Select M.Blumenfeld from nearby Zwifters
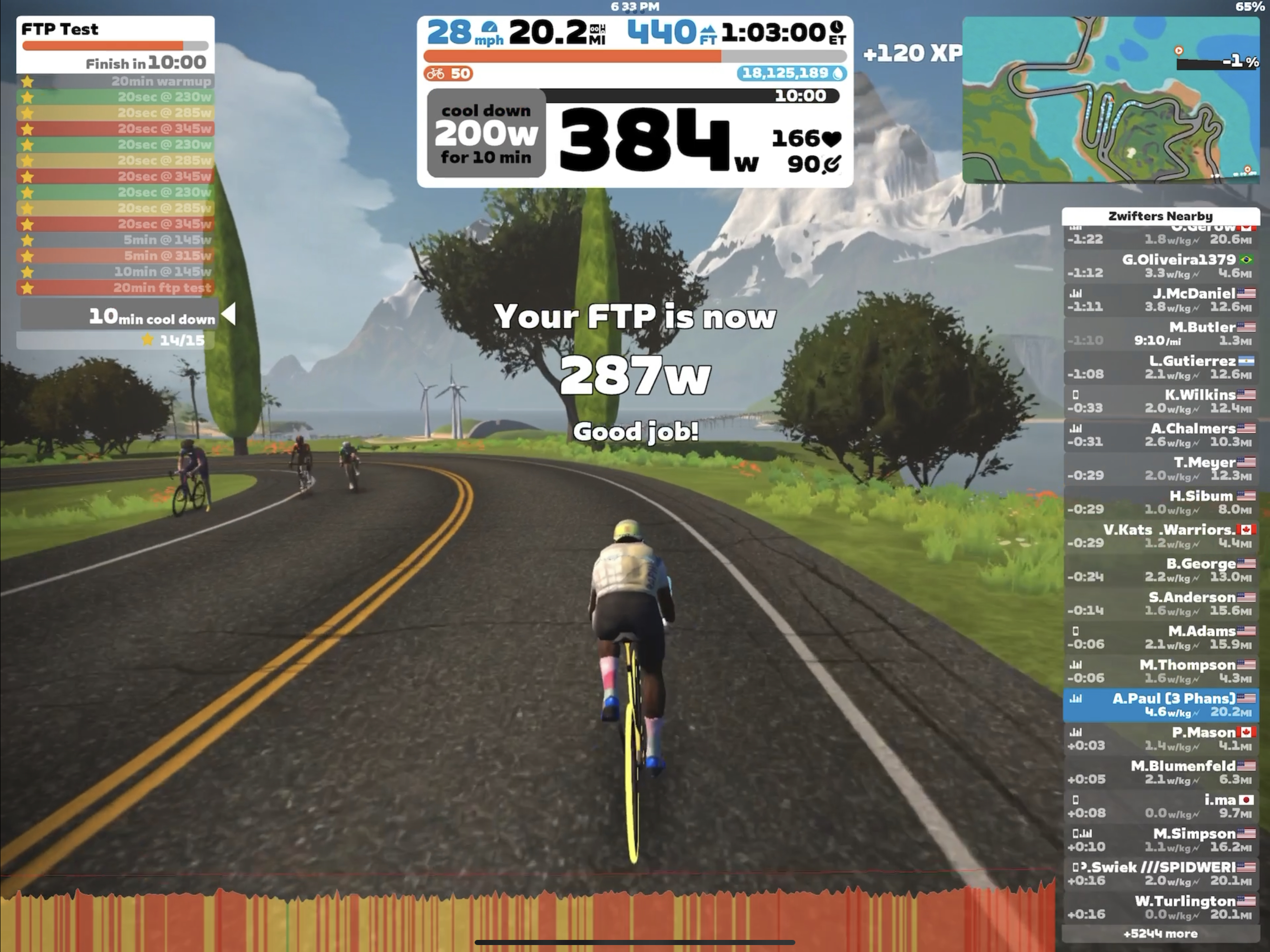 pyautogui.click(x=1160, y=772)
